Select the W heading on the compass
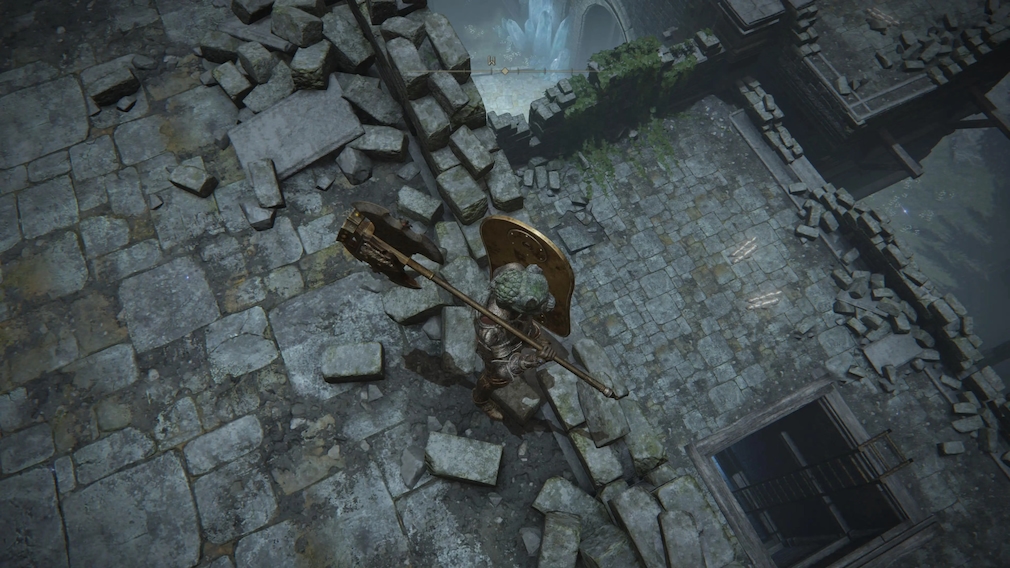 click(x=491, y=61)
